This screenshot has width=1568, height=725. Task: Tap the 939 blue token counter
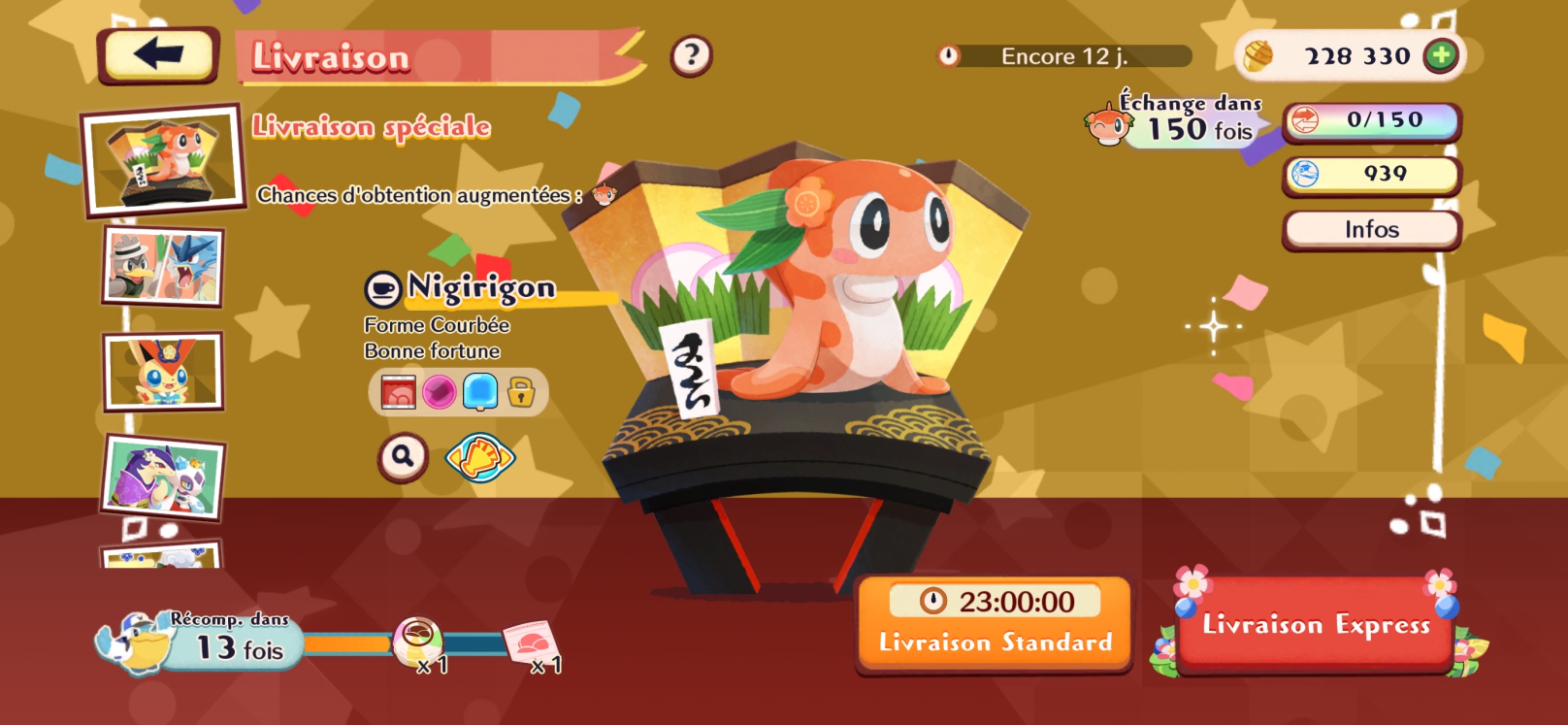1371,175
